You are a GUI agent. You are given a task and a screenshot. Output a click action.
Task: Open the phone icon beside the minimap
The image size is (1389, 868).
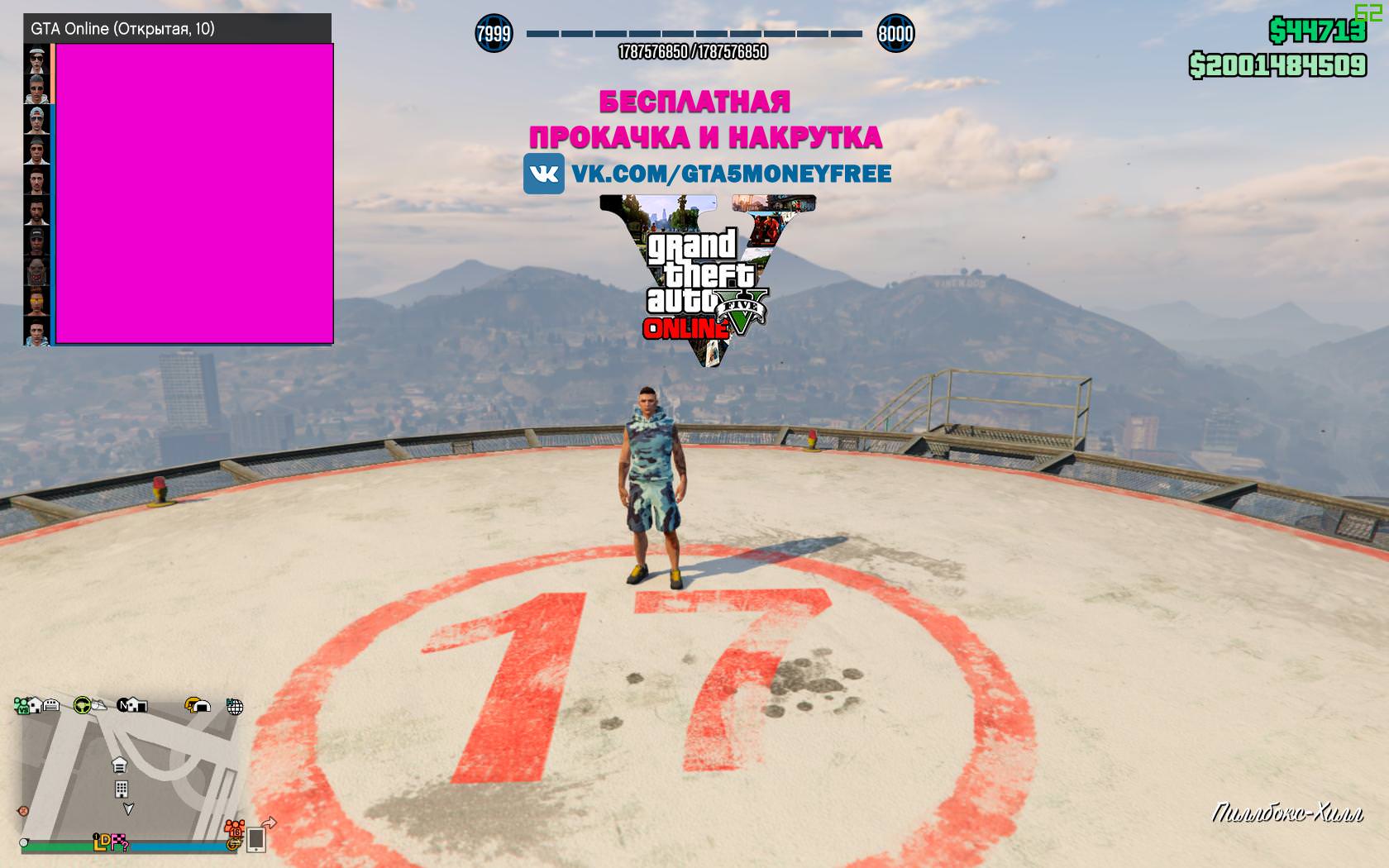[256, 839]
